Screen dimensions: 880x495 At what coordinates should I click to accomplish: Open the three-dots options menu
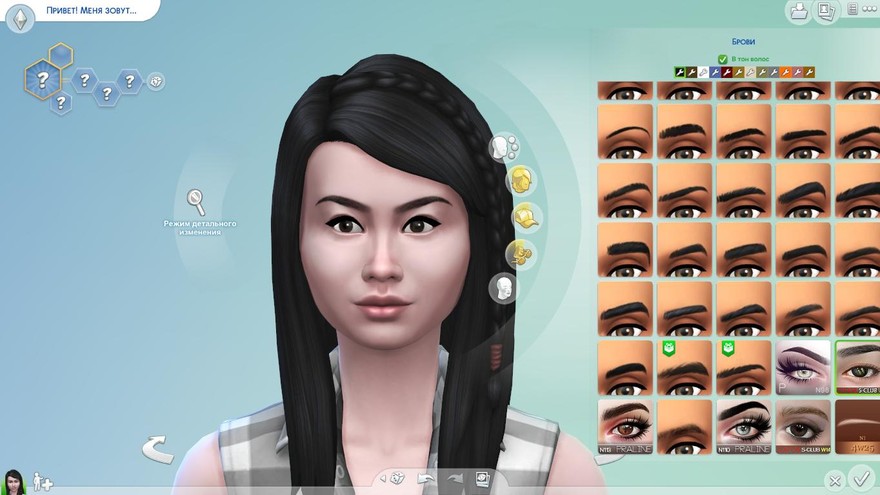click(851, 10)
